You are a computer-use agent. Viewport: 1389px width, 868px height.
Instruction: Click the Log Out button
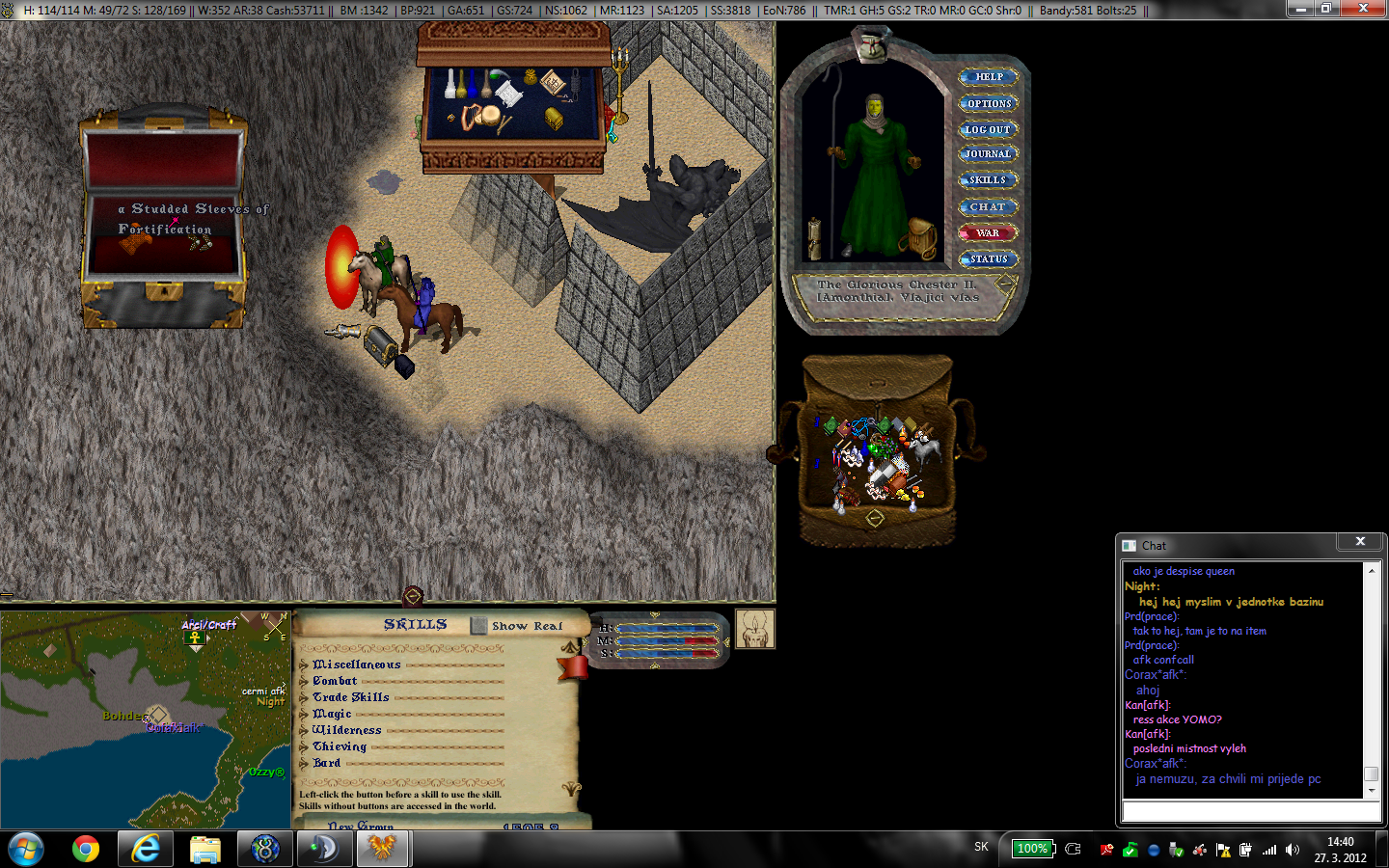coord(988,129)
